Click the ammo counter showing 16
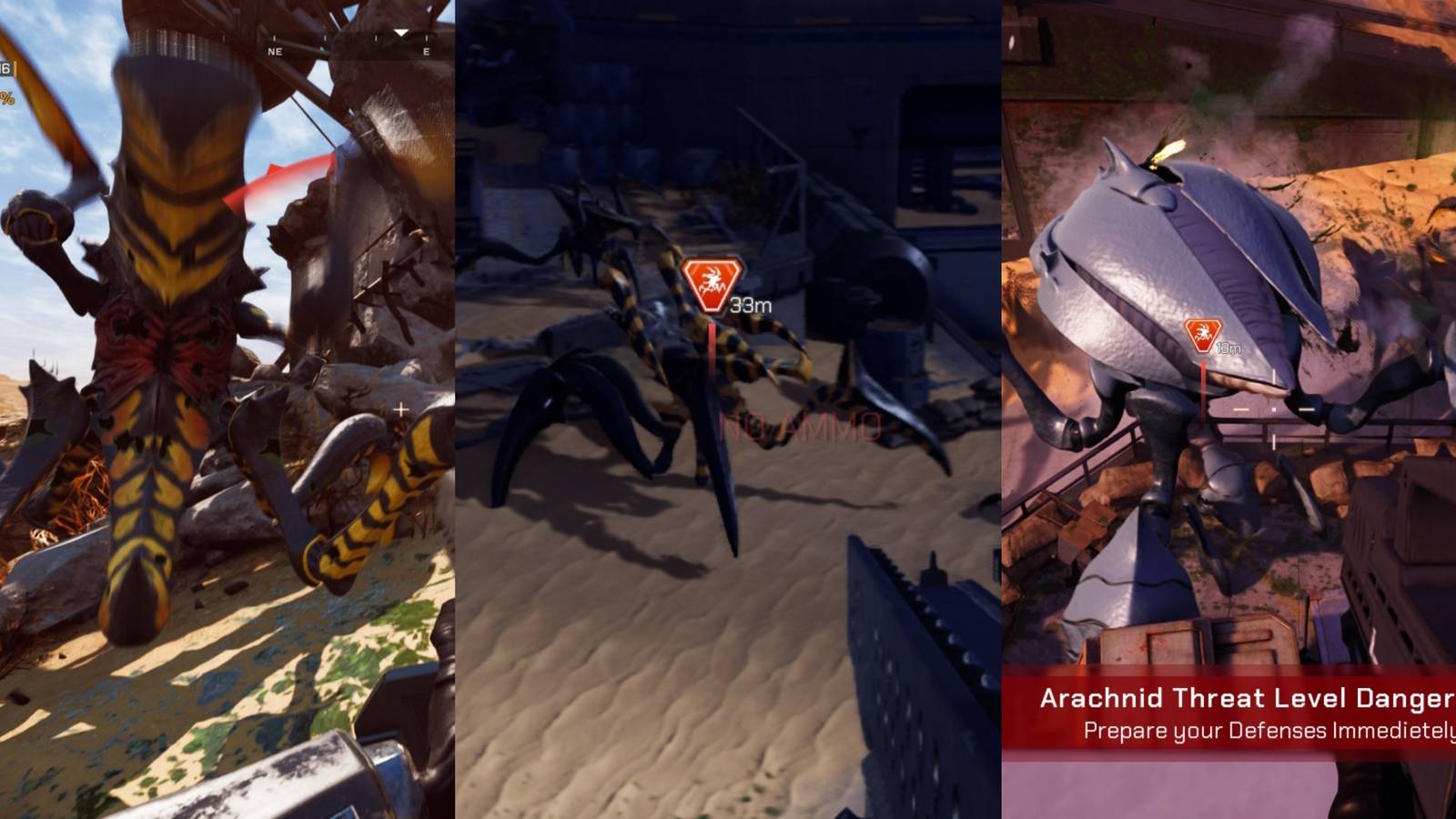 click(x=5, y=68)
